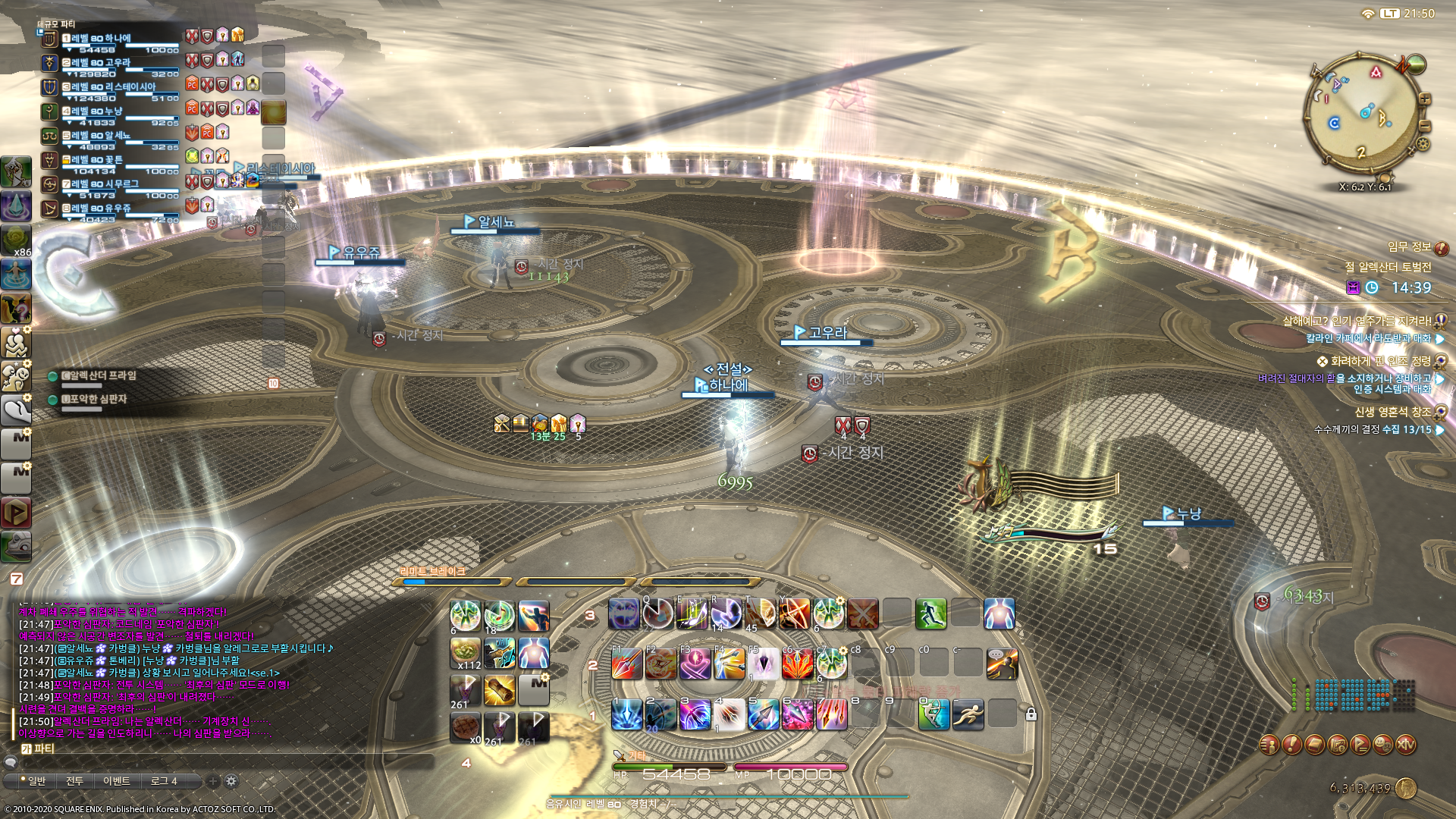The image size is (1456, 819).
Task: Use the steak food item slot
Action: (x=465, y=726)
